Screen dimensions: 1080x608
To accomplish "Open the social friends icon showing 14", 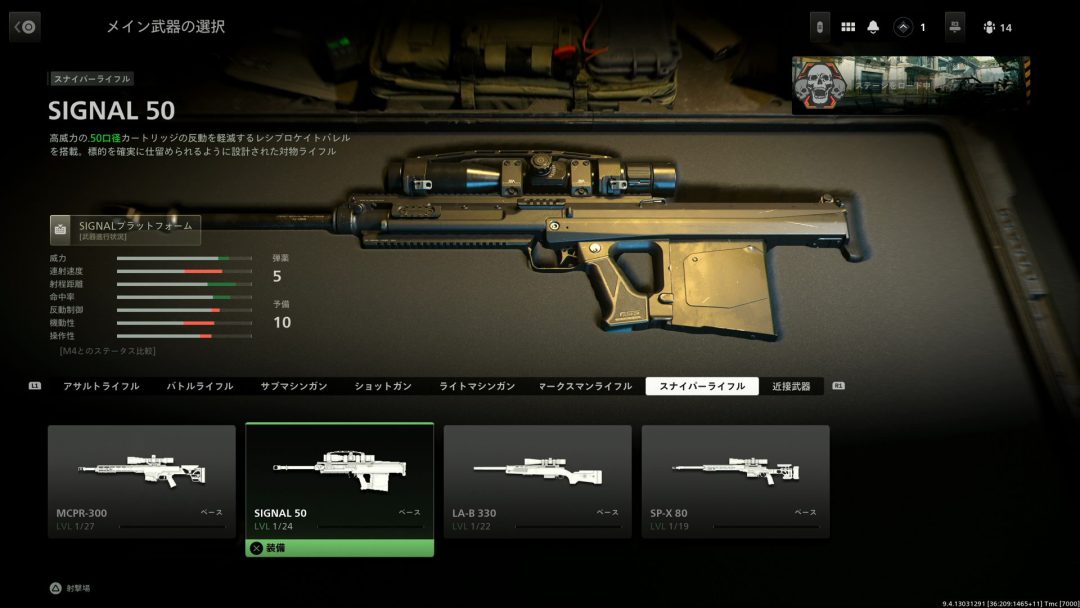I will coord(997,28).
